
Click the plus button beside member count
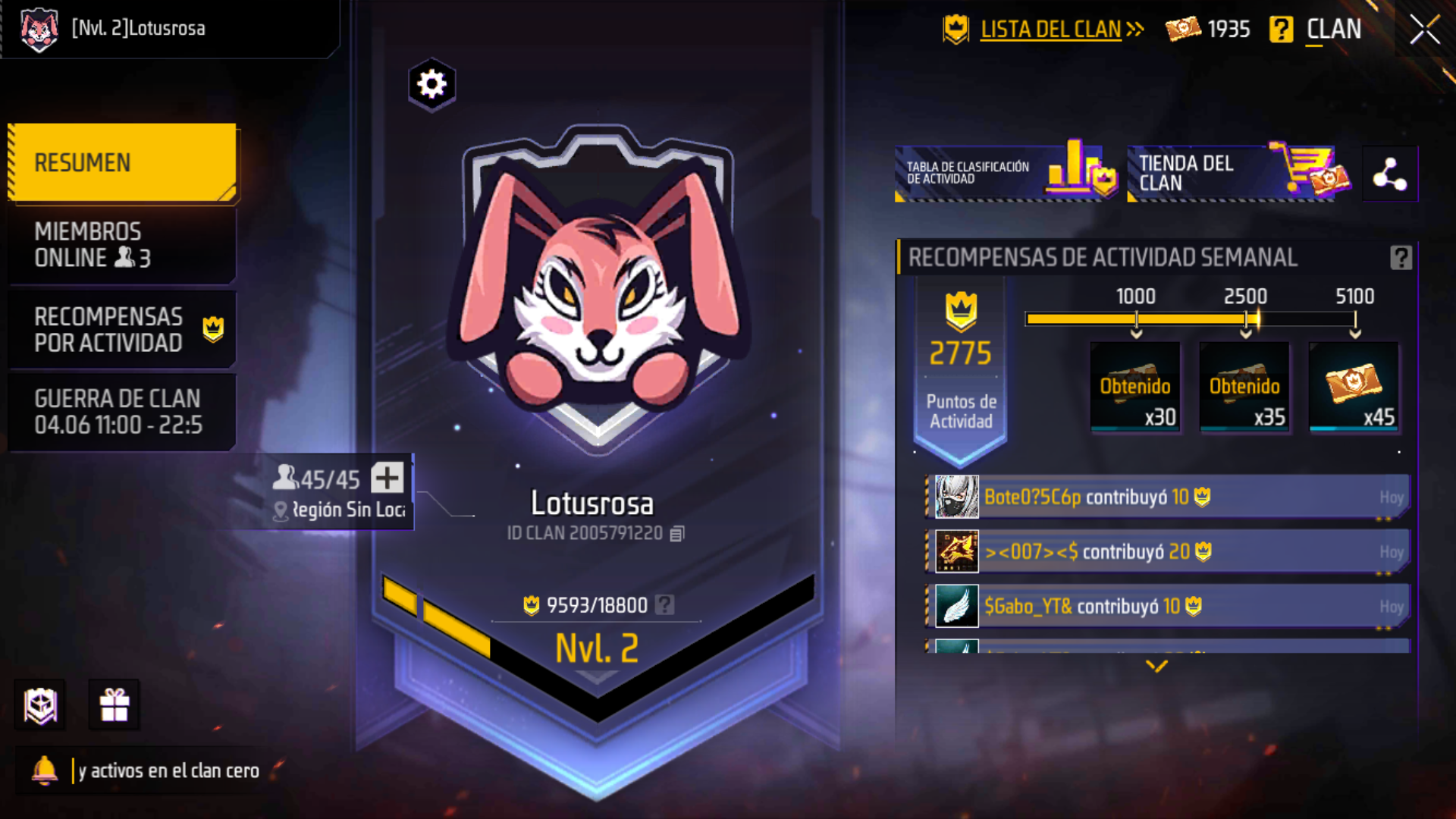pos(387,479)
